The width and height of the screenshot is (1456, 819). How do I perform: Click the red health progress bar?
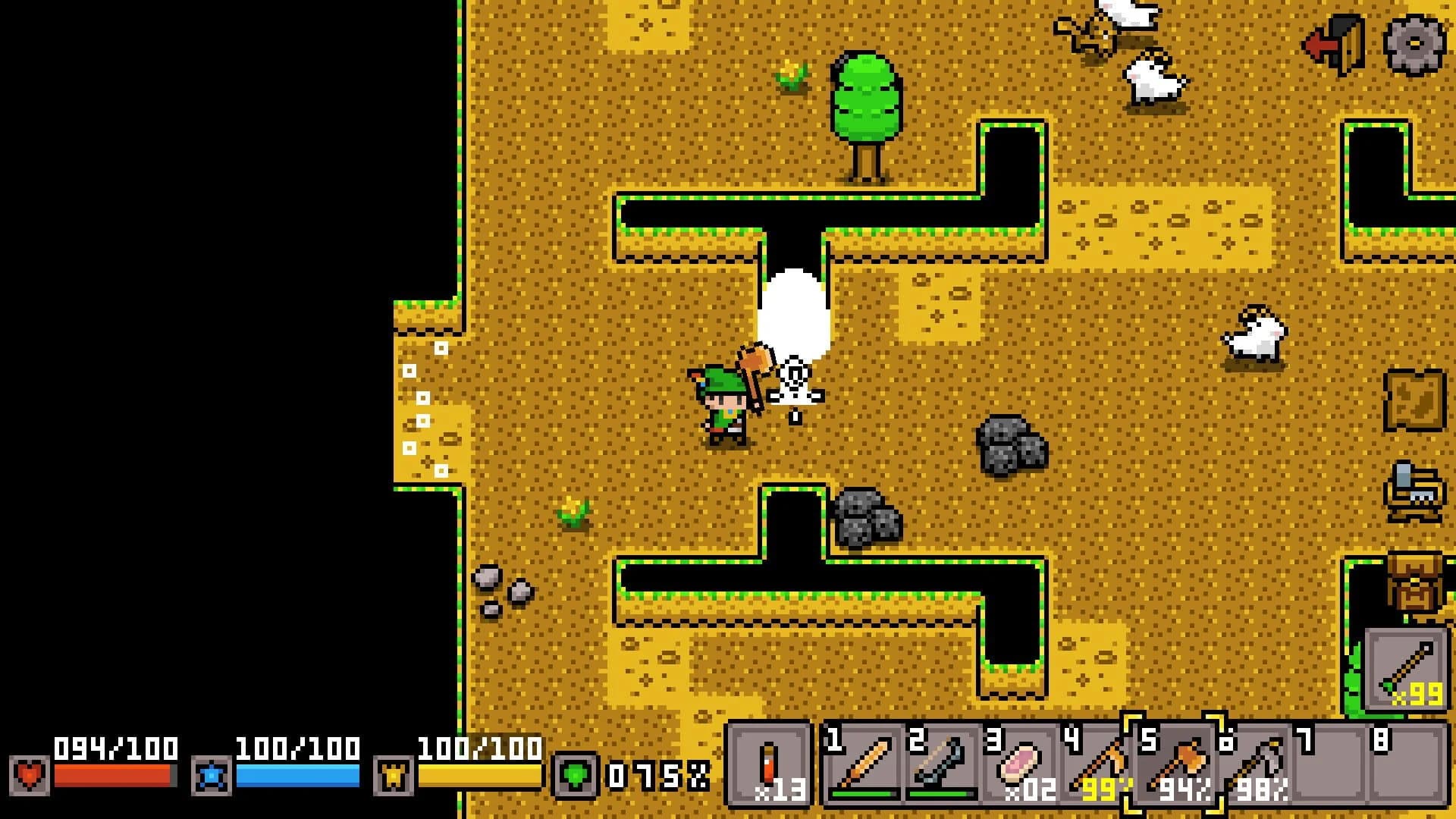tap(114, 777)
